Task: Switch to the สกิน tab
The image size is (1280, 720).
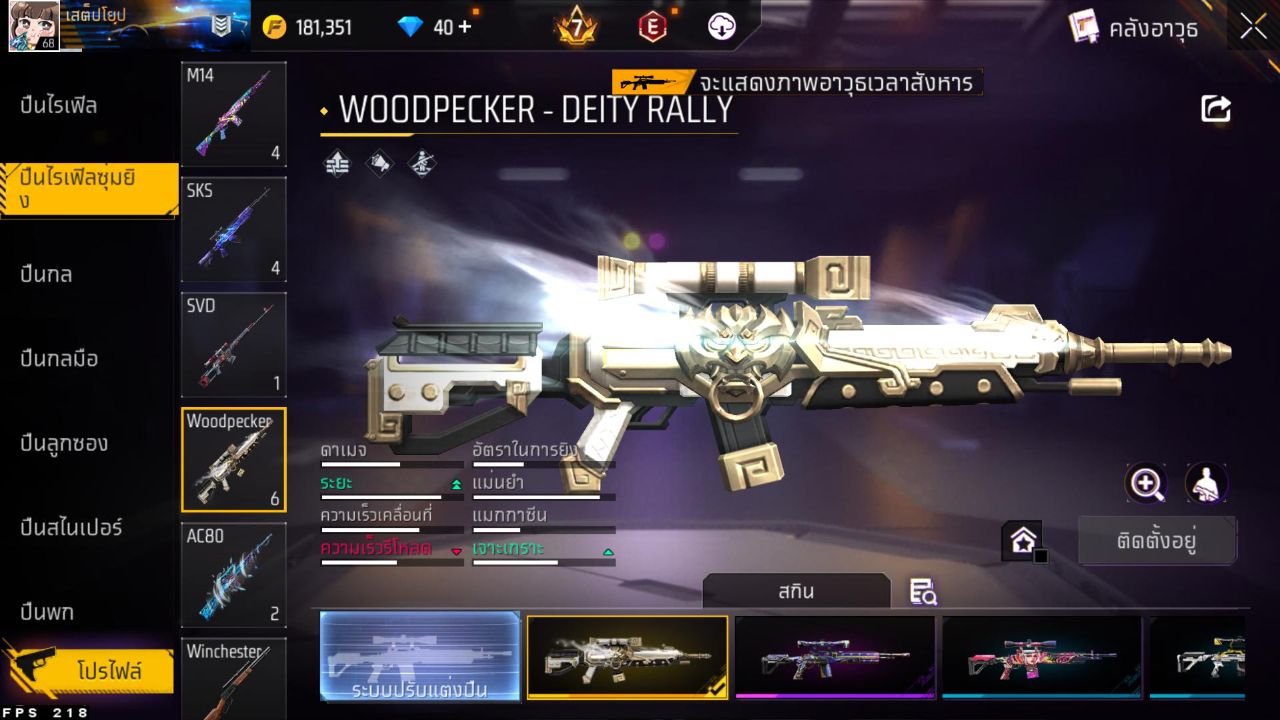Action: pyautogui.click(x=797, y=591)
